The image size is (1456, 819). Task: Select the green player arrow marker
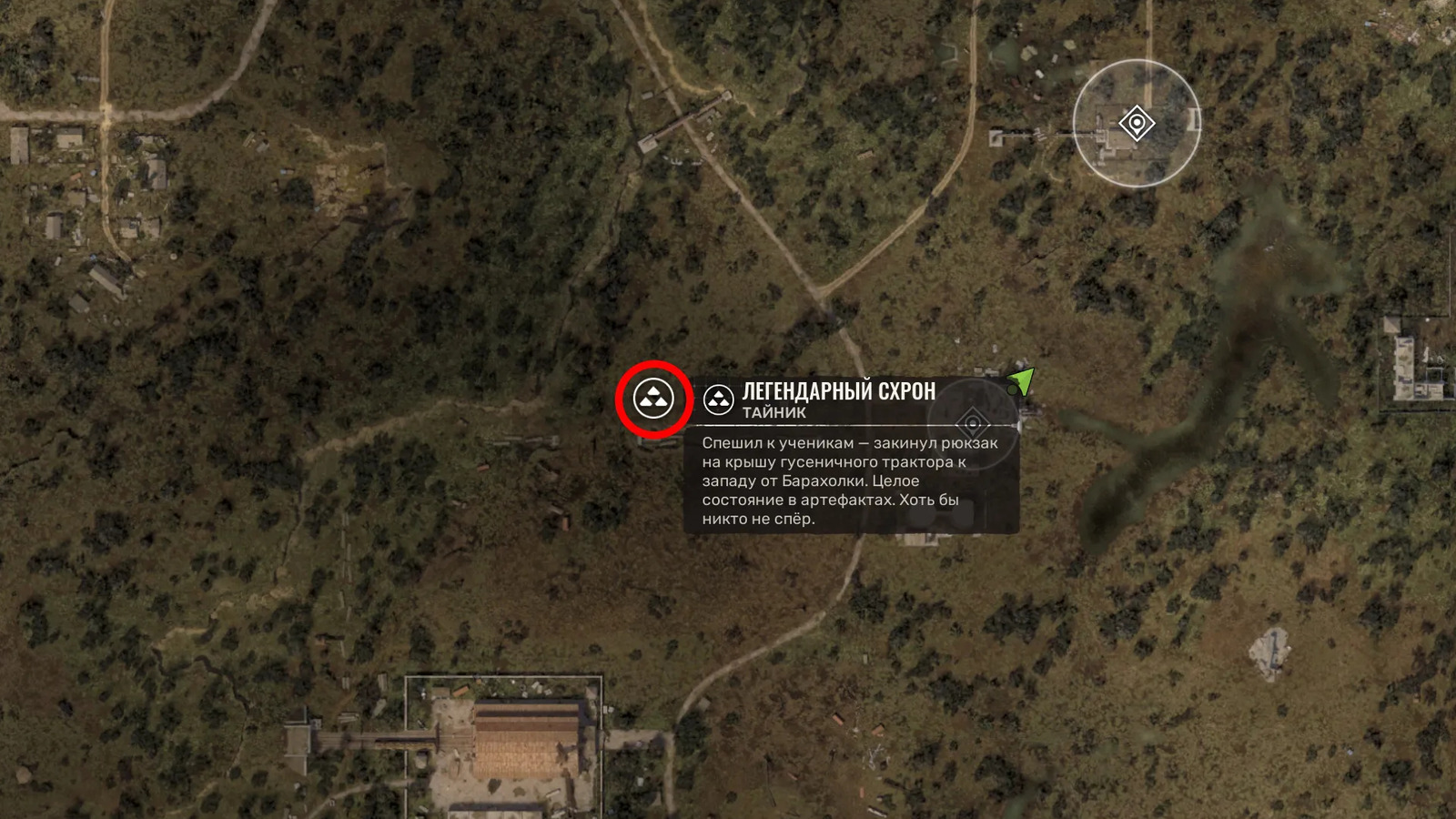click(x=1022, y=380)
